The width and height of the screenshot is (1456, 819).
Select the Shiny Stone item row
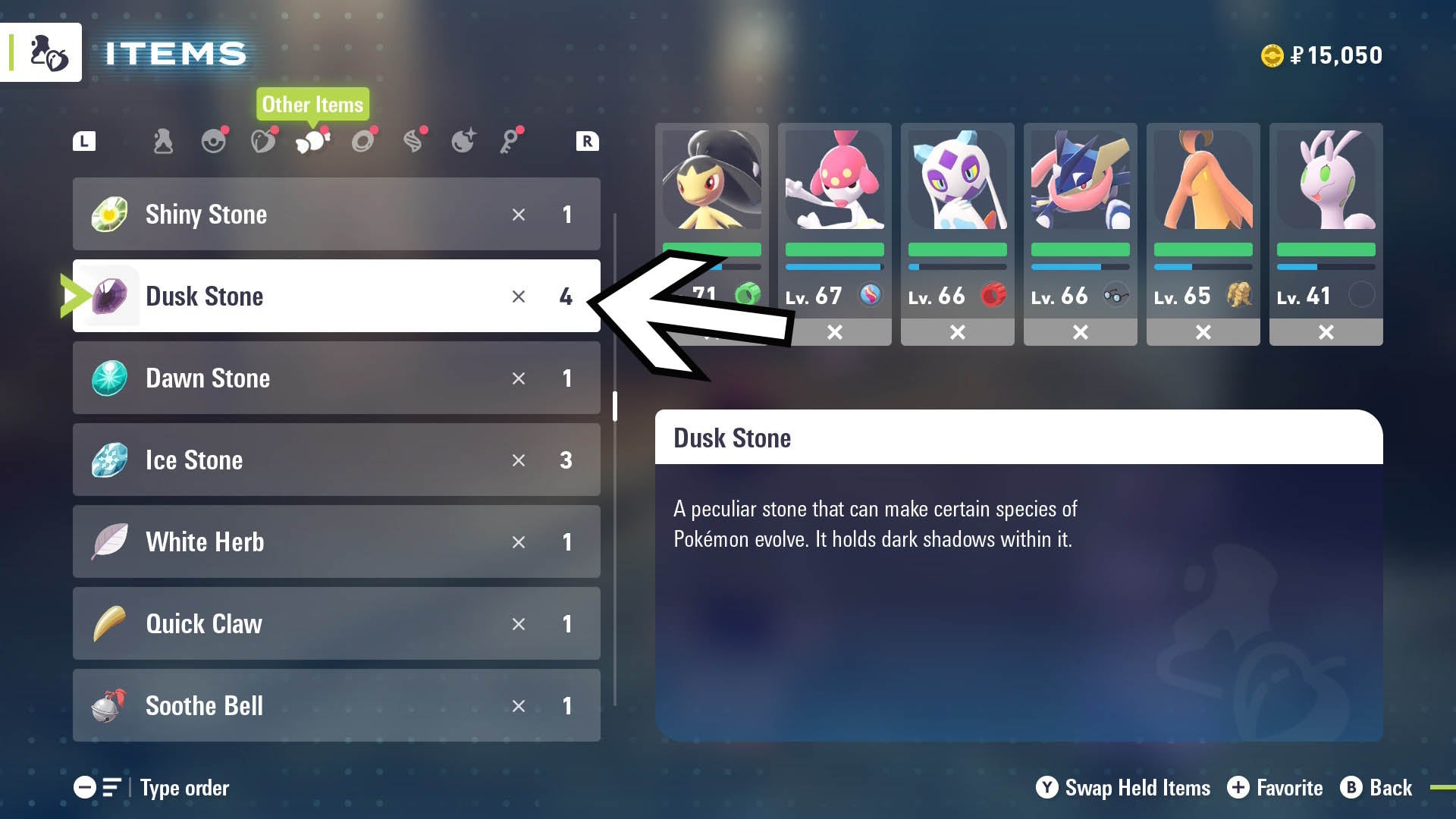pyautogui.click(x=336, y=214)
